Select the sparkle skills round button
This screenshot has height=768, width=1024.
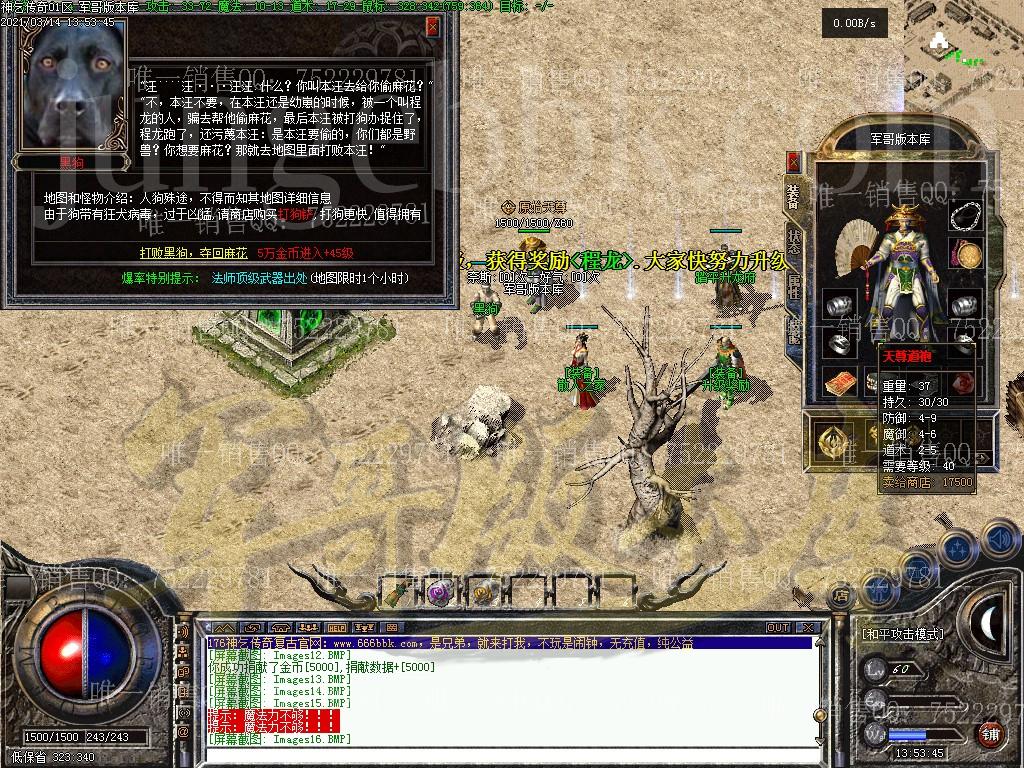click(x=958, y=548)
